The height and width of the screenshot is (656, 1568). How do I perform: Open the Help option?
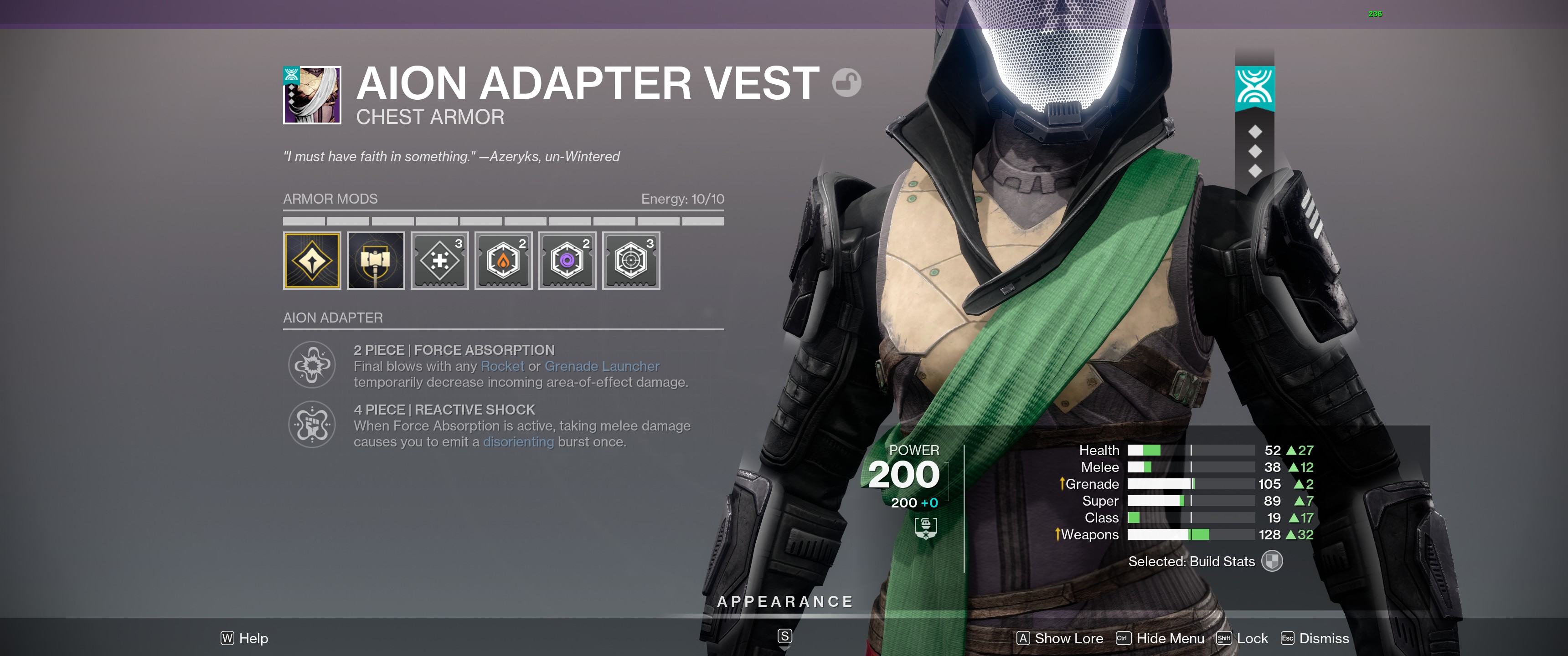(244, 638)
